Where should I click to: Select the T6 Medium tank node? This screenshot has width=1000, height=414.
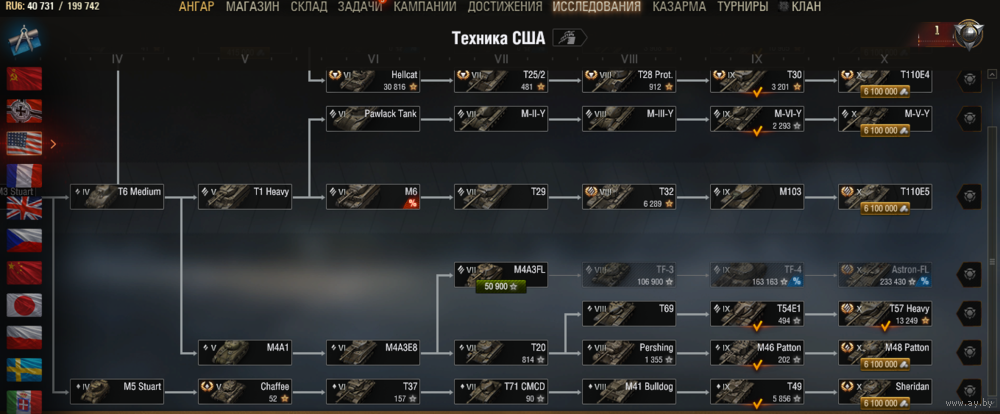[116, 196]
